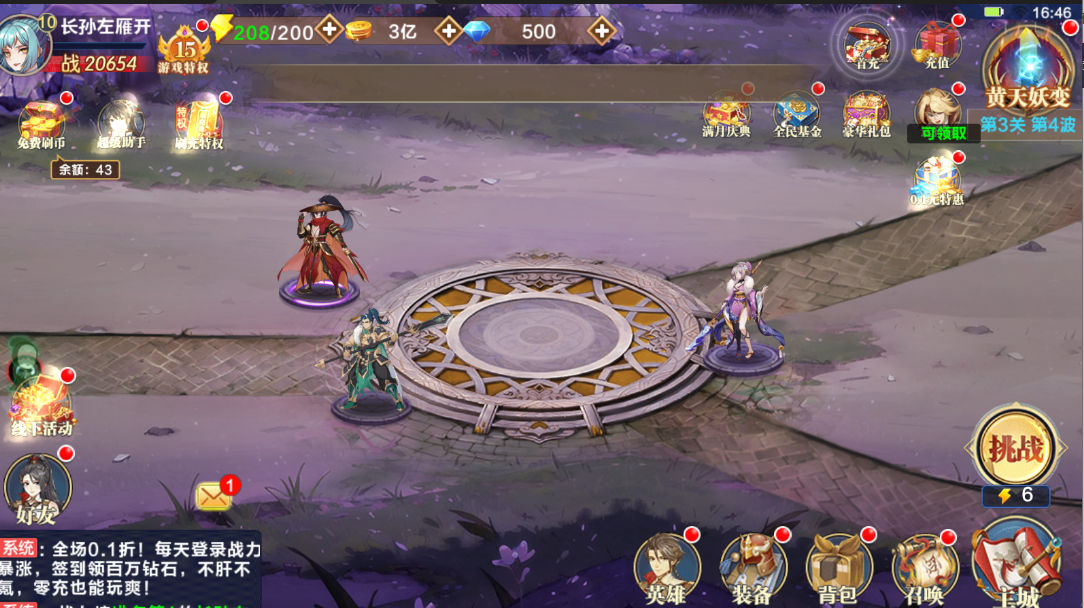Claim the 可领取 hero reward
This screenshot has width=1084, height=608.
[938, 113]
